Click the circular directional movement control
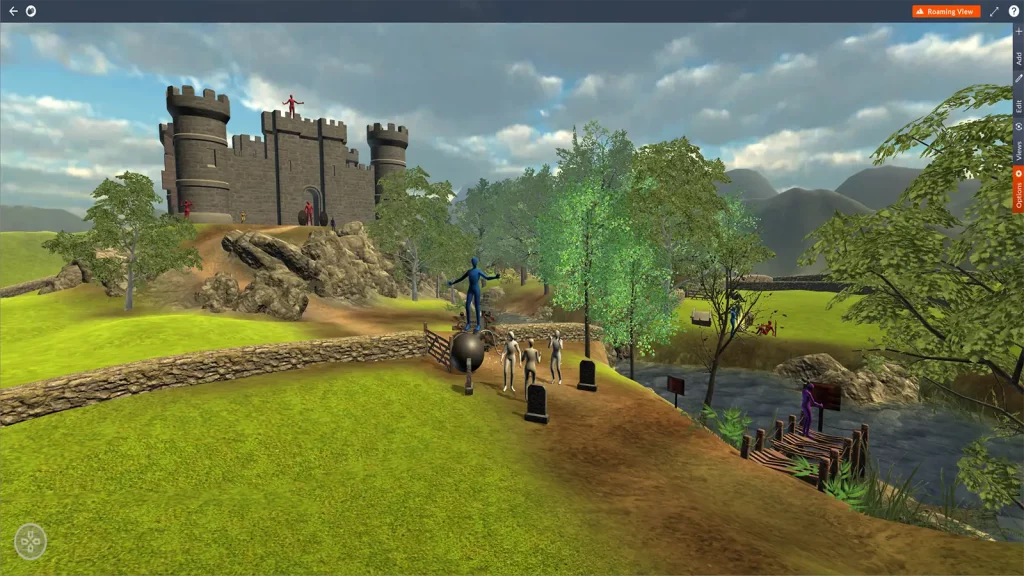Screen dimensions: 1024x576 pos(31,541)
